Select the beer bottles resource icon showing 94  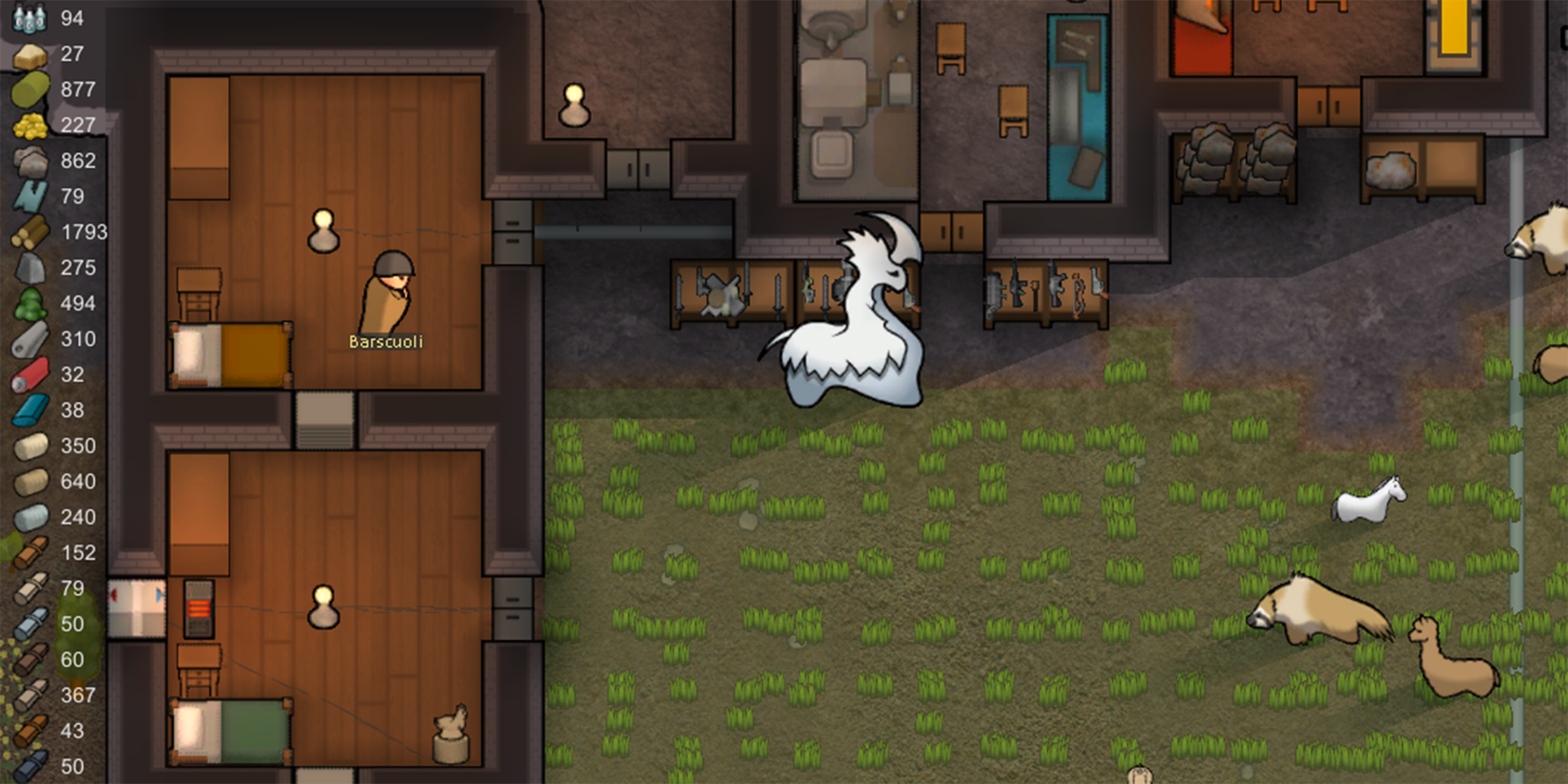(29, 18)
